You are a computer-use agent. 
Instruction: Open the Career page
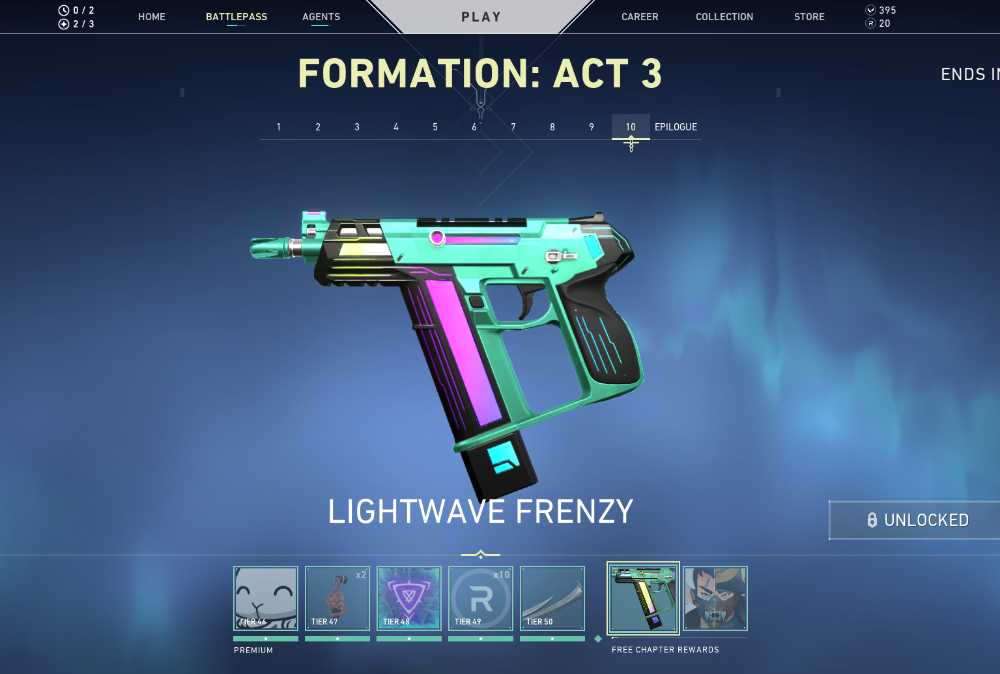(640, 17)
